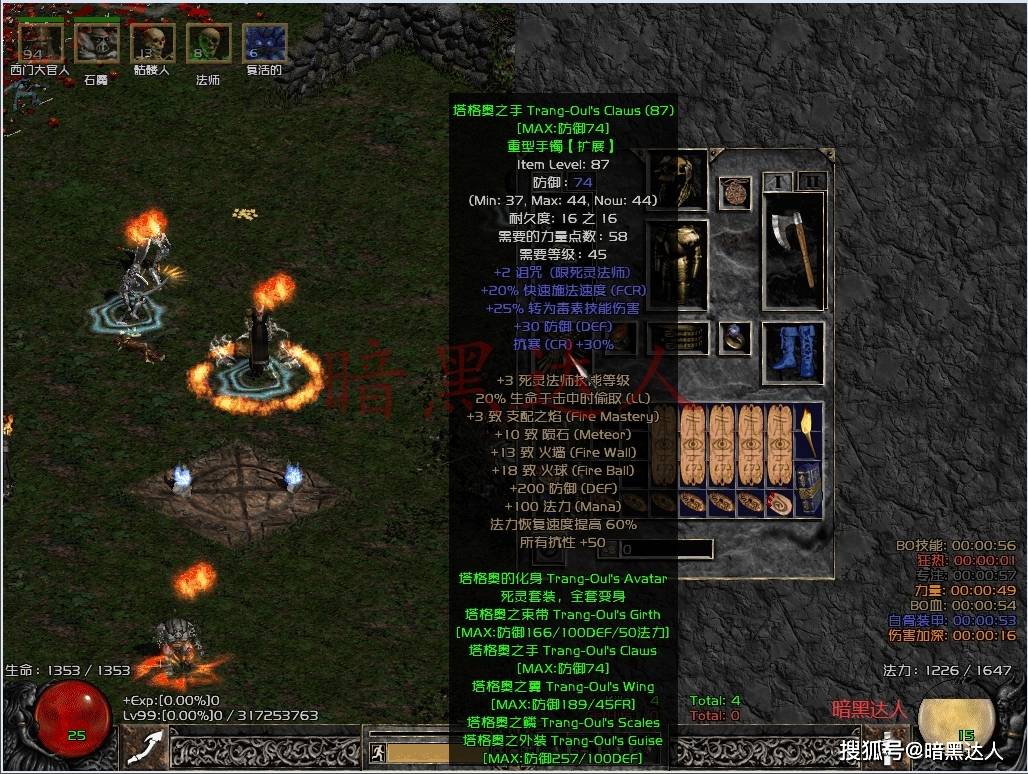This screenshot has width=1028, height=774.
Task: Switch to weapon set tab I
Action: pyautogui.click(x=777, y=181)
